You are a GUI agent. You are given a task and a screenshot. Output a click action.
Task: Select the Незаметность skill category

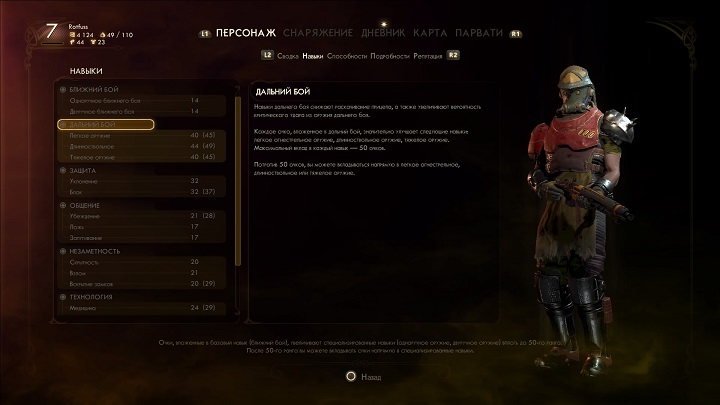[96, 251]
